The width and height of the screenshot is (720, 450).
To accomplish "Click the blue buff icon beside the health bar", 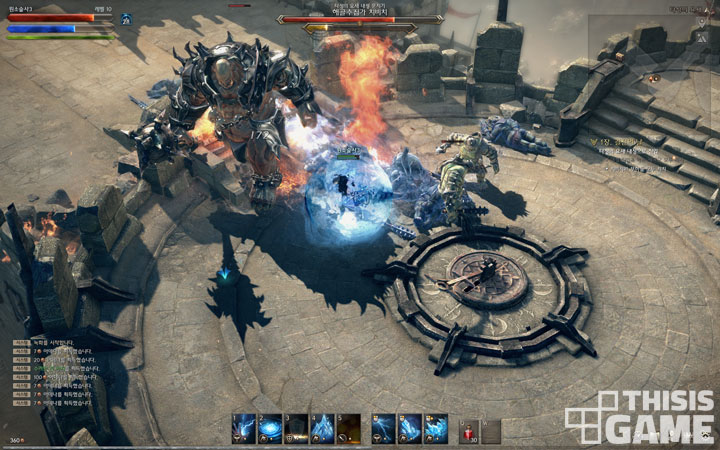I will pyautogui.click(x=127, y=18).
